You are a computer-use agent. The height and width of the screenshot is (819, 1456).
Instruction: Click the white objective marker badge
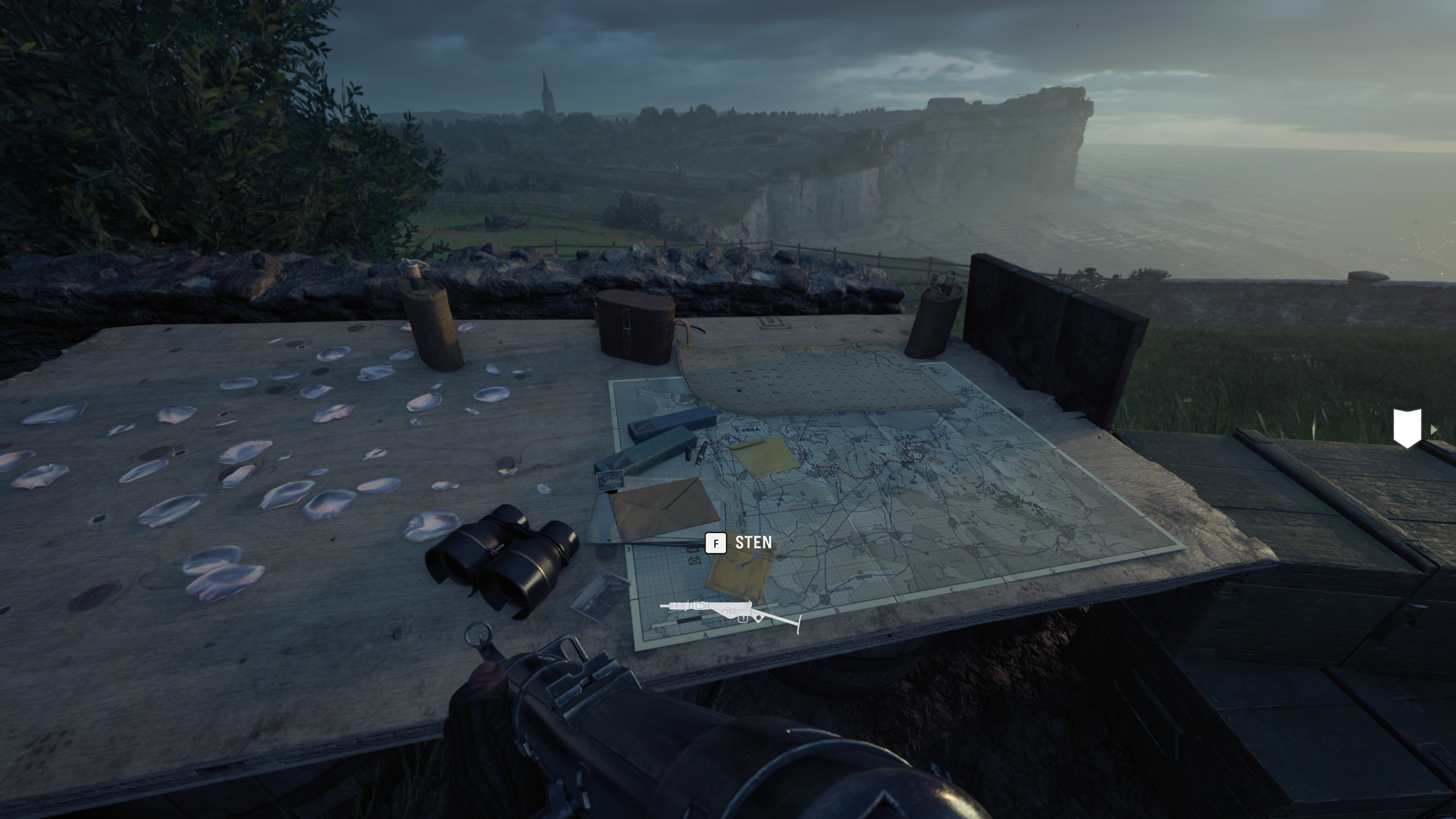tap(1407, 428)
